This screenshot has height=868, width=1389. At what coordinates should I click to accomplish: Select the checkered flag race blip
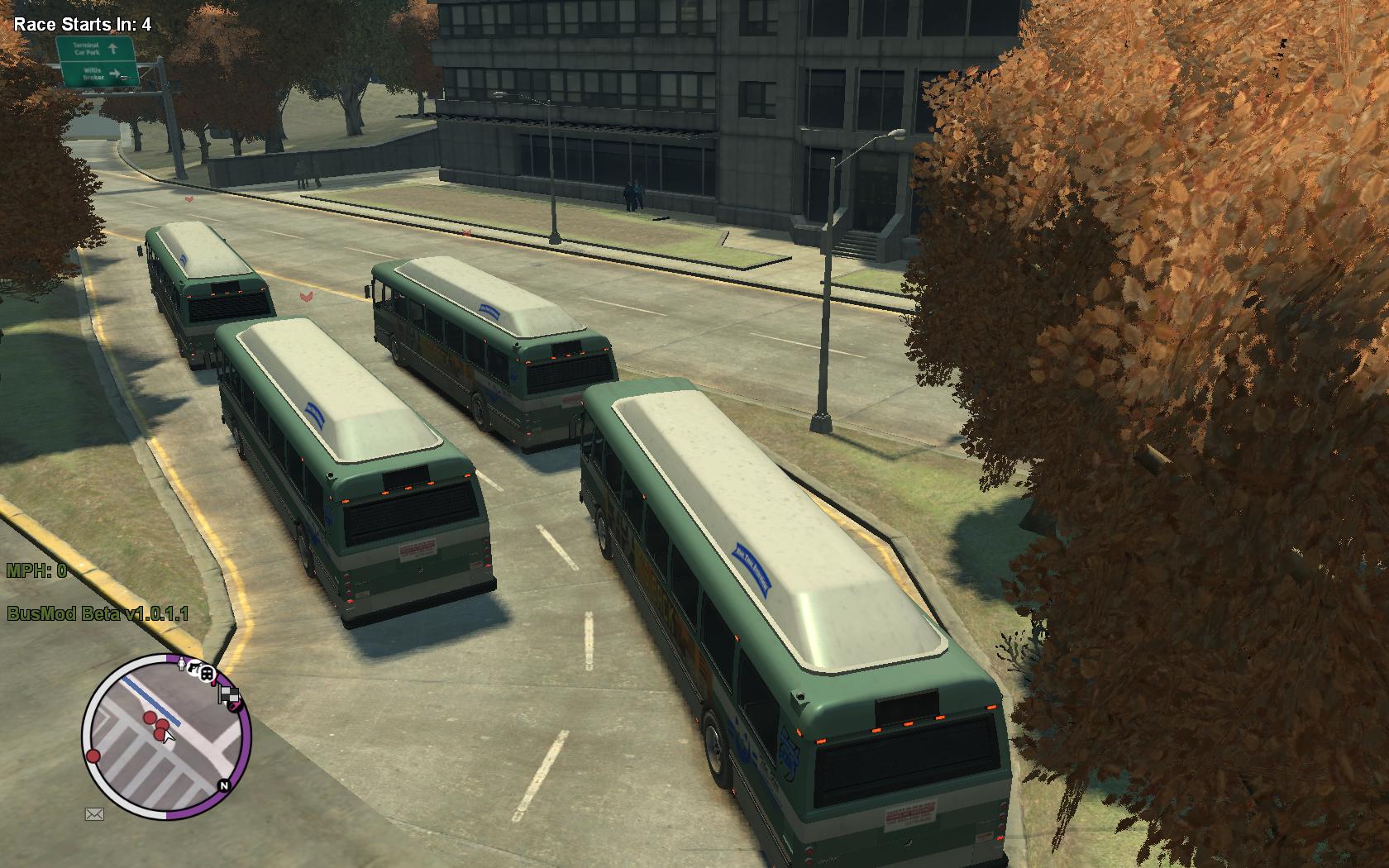230,697
